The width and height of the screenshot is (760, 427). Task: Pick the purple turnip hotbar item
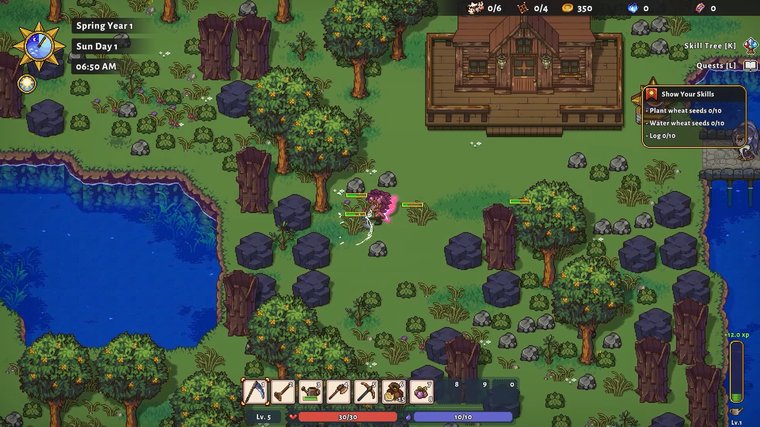[x=421, y=391]
